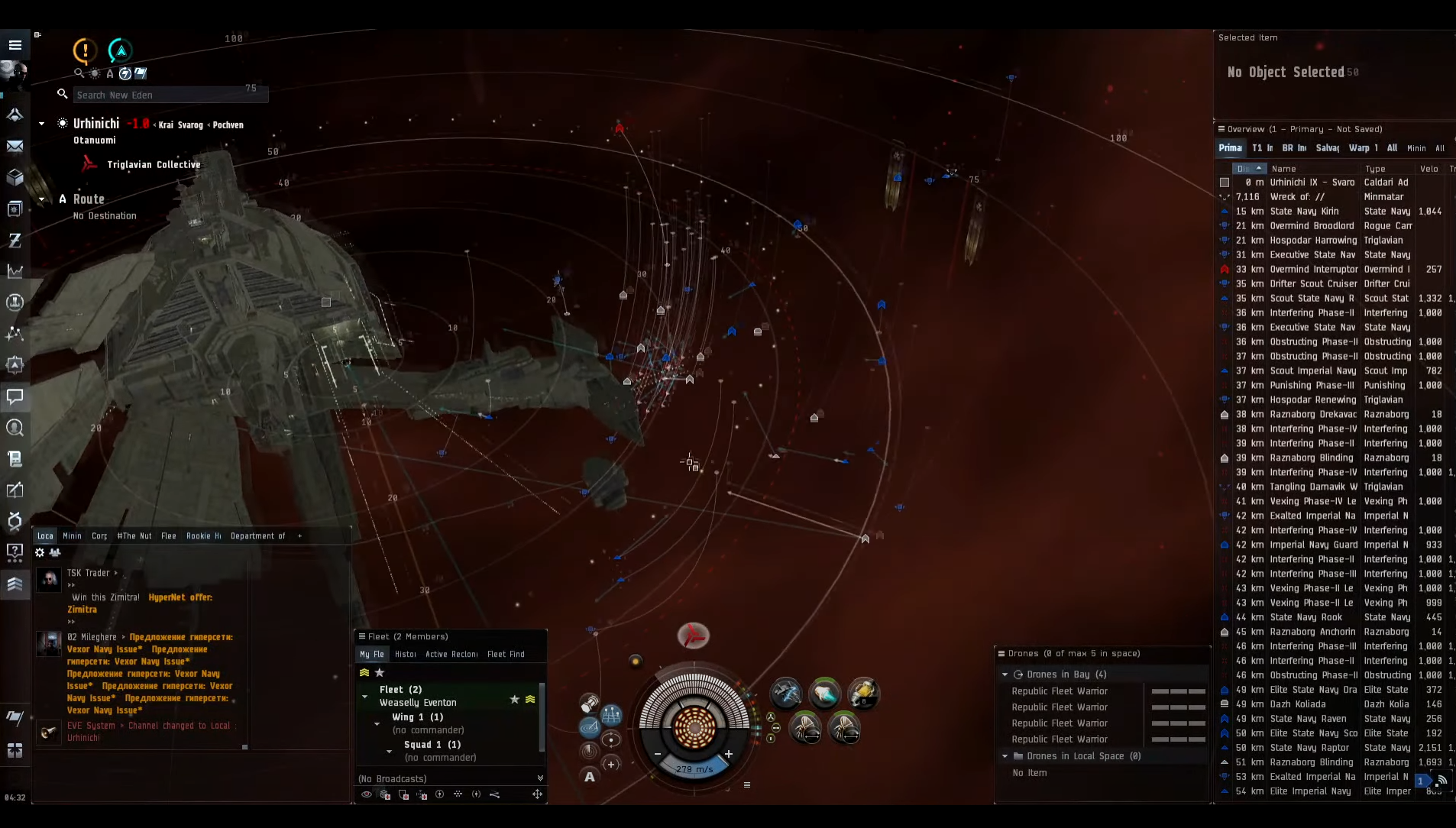
Task: Switch overview to the Warp tab
Action: (x=1362, y=148)
